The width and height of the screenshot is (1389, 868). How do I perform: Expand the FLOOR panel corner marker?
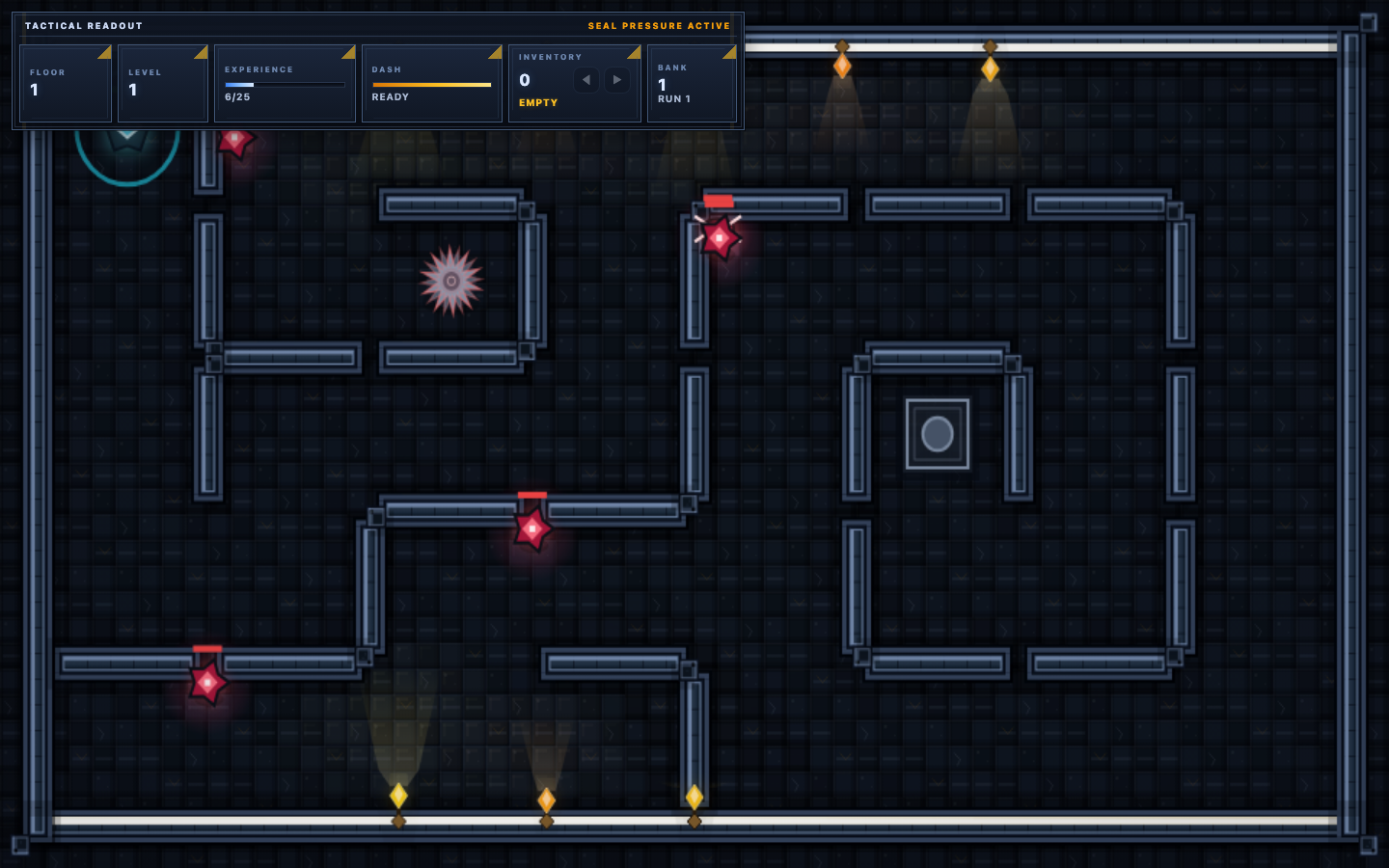tap(103, 54)
